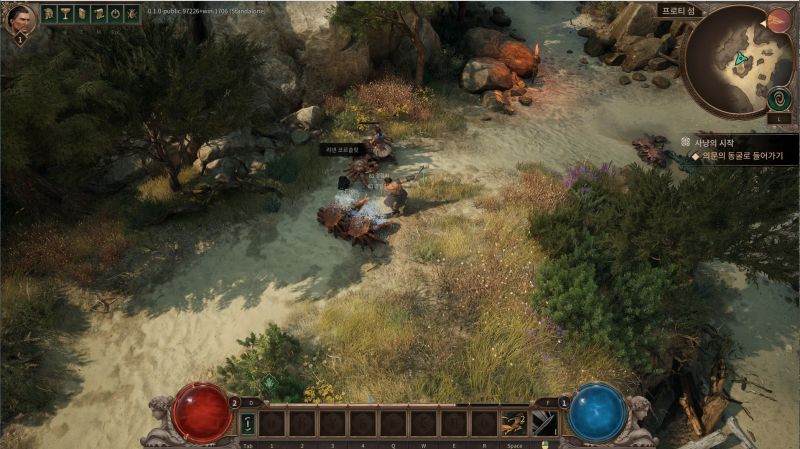This screenshot has width=800, height=449.
Task: Click the power symbol menu icon
Action: point(116,14)
